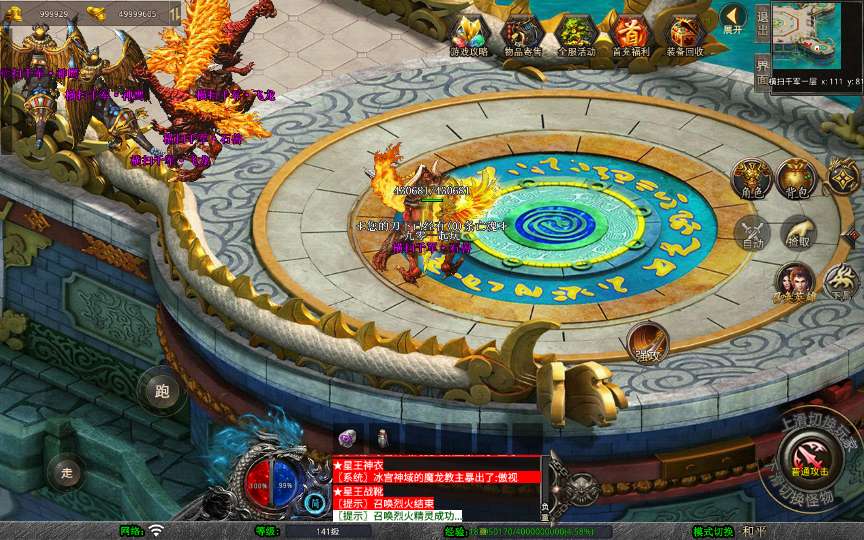Click the 展开 expand arrow button

point(733,18)
